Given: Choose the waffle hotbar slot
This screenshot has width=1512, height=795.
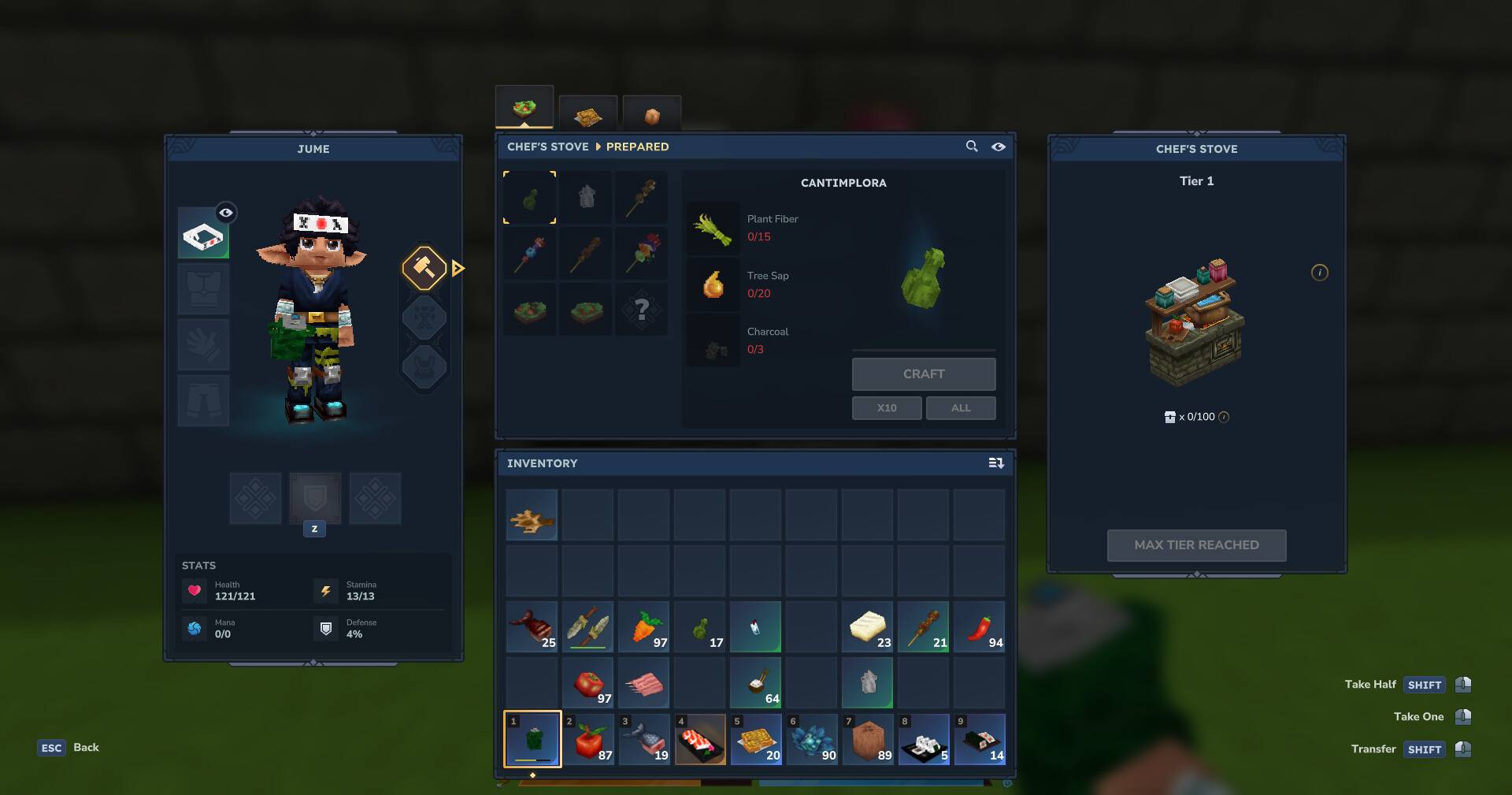Looking at the screenshot, I should (x=755, y=739).
